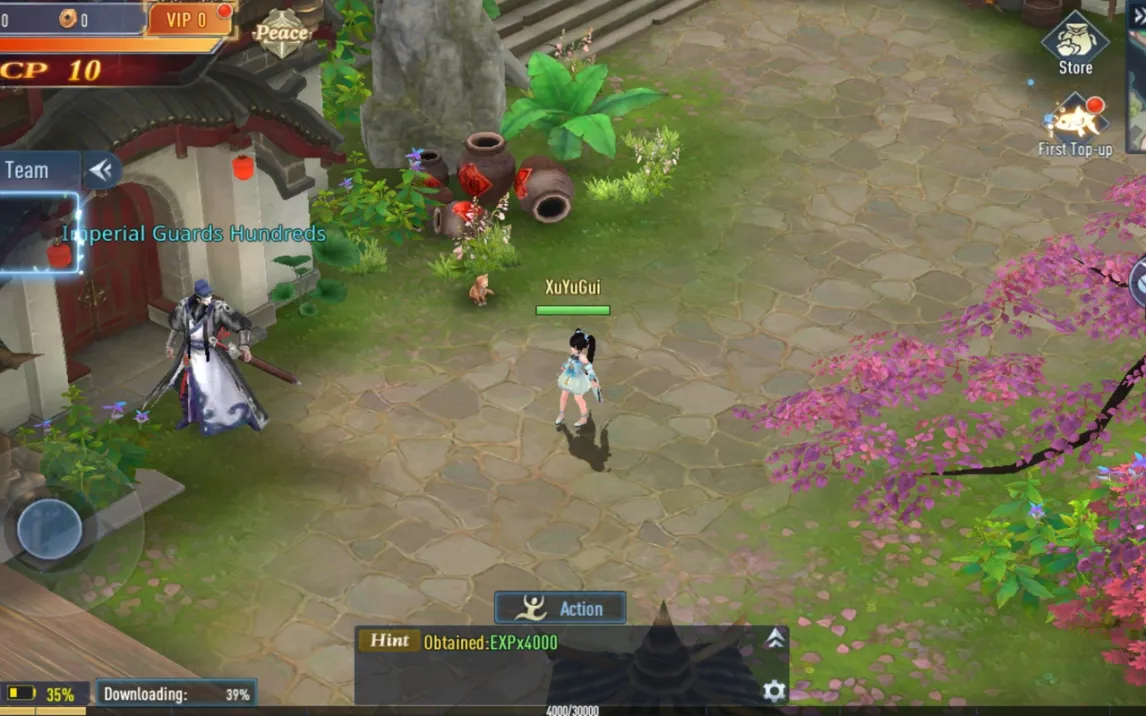Tap the virtual joystick pad
The image size is (1146, 716).
(49, 528)
